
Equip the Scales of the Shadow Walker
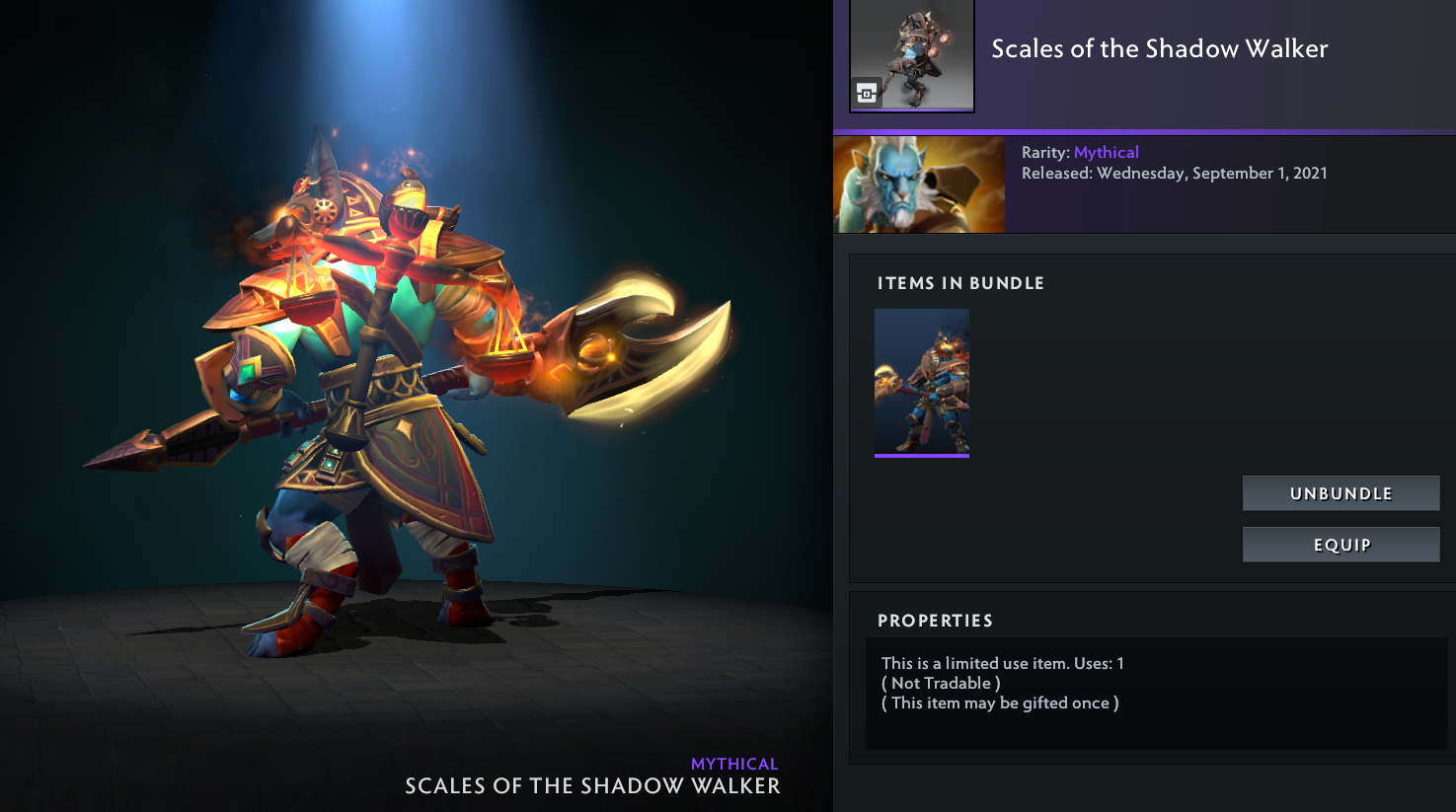point(1341,545)
